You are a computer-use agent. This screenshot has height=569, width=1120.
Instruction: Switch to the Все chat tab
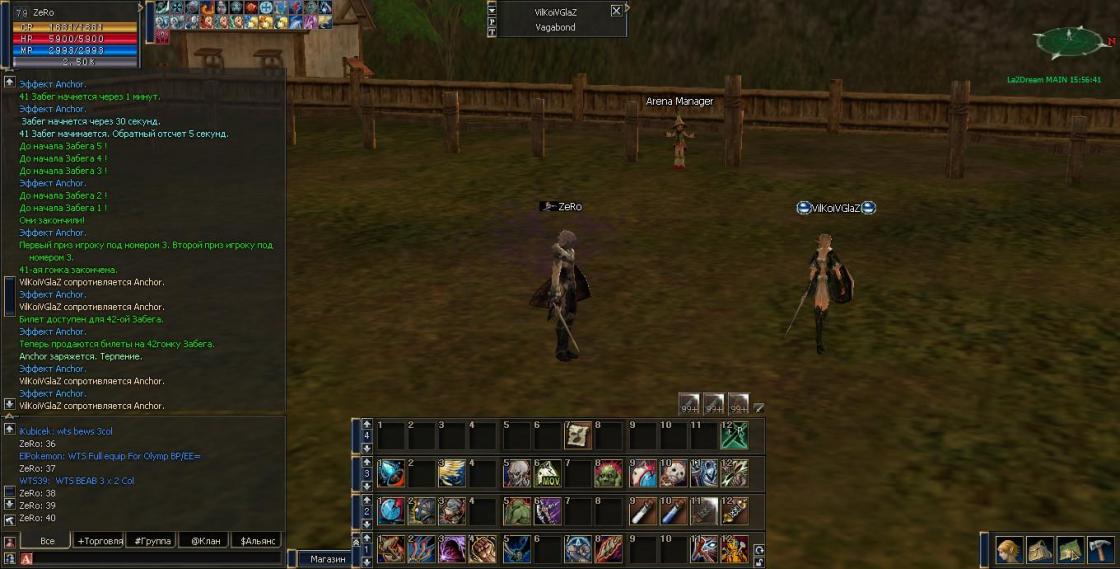click(x=46, y=541)
